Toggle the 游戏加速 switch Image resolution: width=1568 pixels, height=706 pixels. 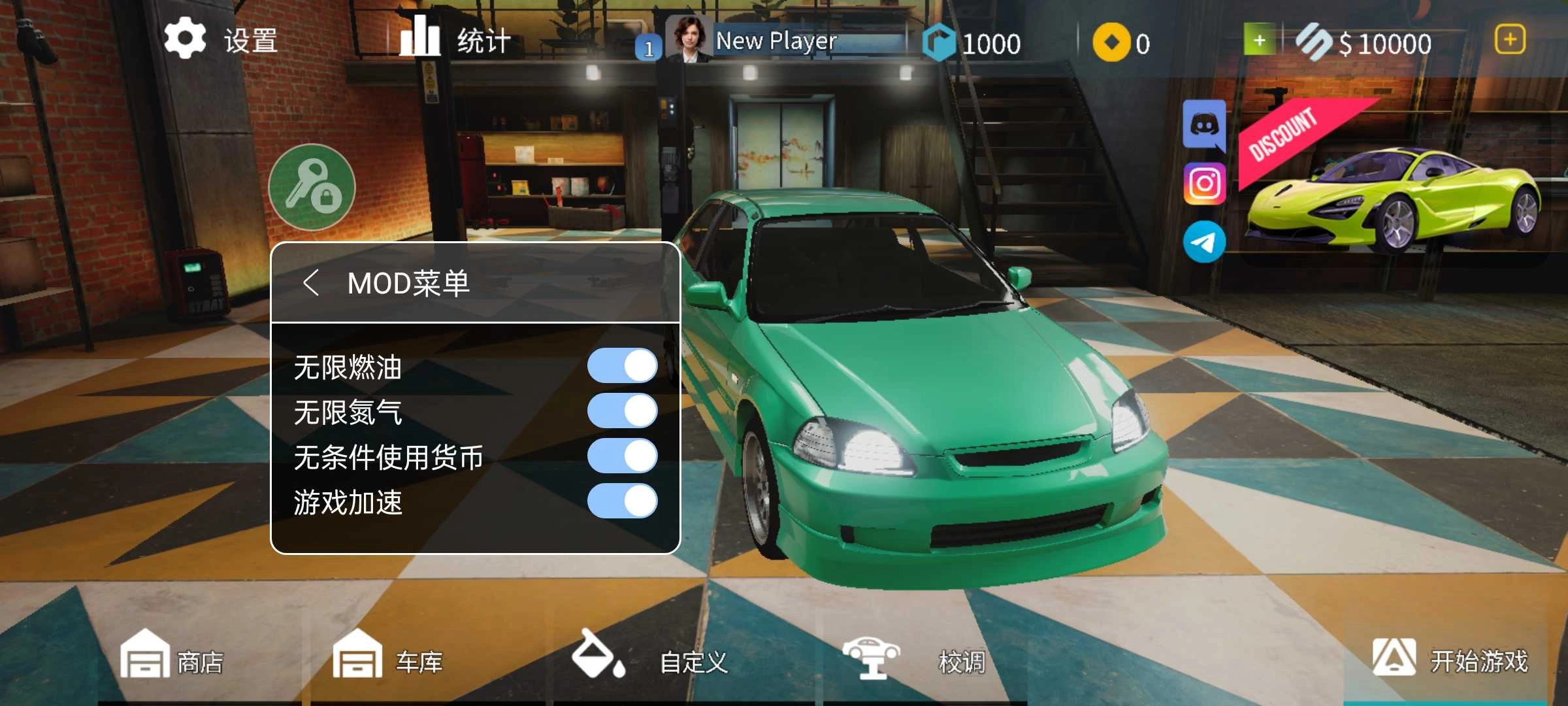tap(622, 501)
